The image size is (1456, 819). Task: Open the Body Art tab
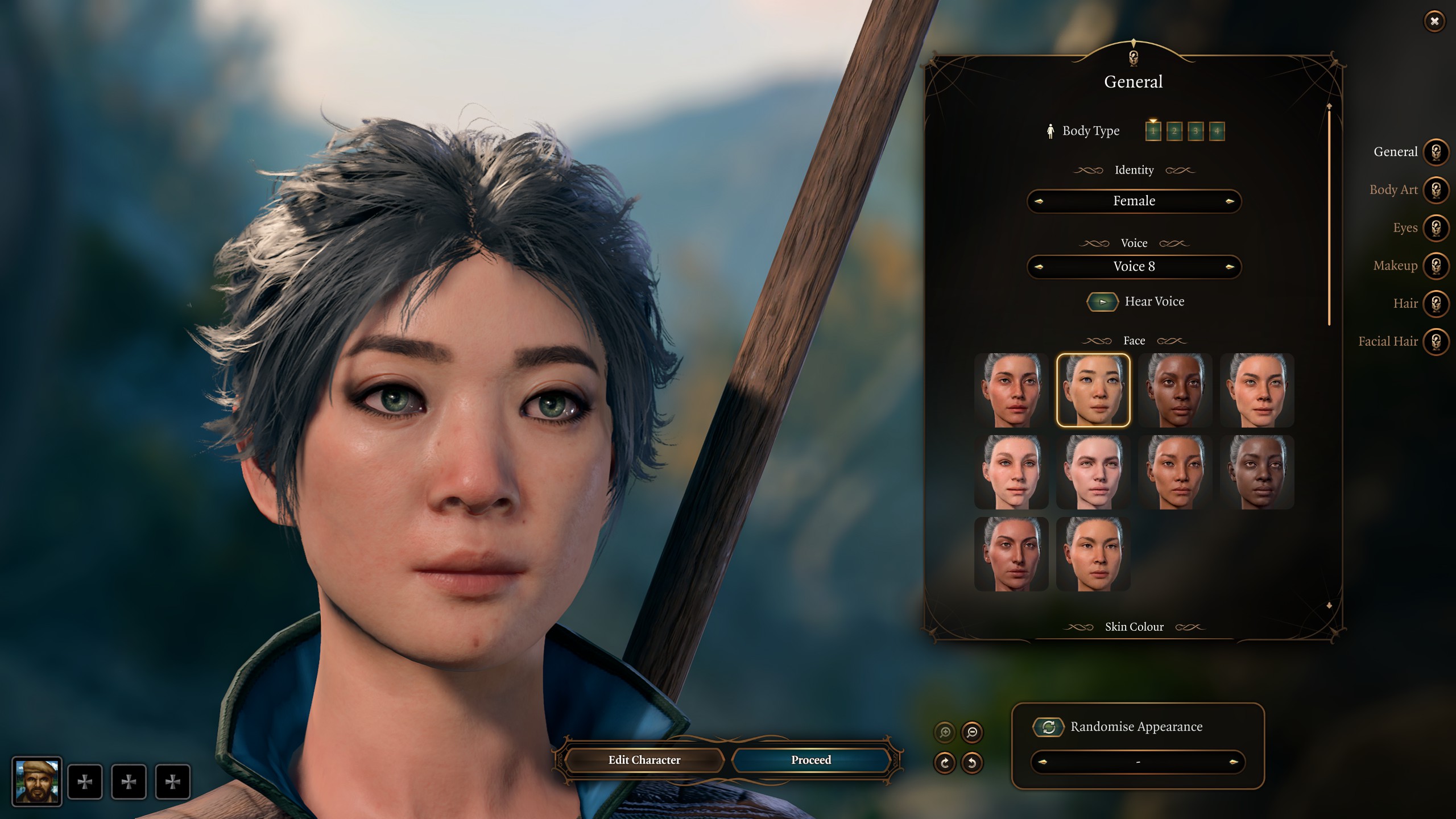point(1436,190)
